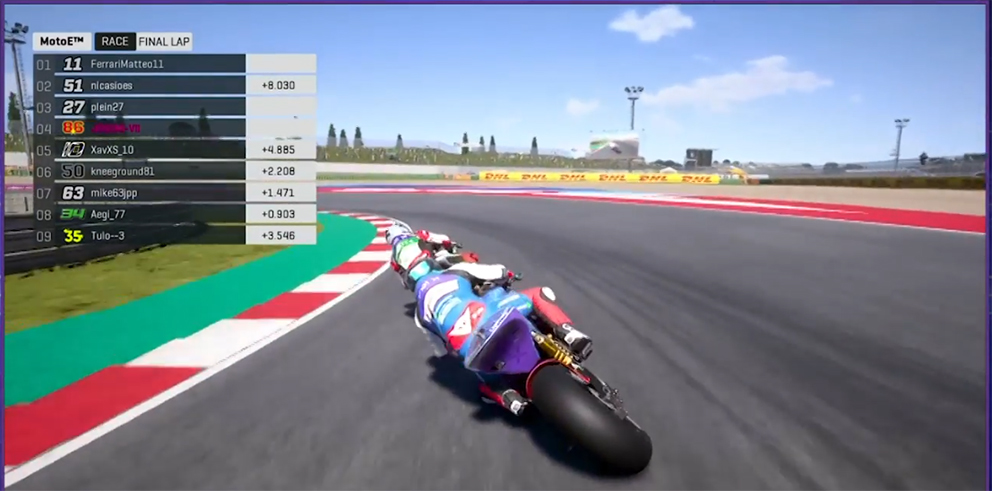
Task: Click the MotoE class label
Action: pos(62,42)
